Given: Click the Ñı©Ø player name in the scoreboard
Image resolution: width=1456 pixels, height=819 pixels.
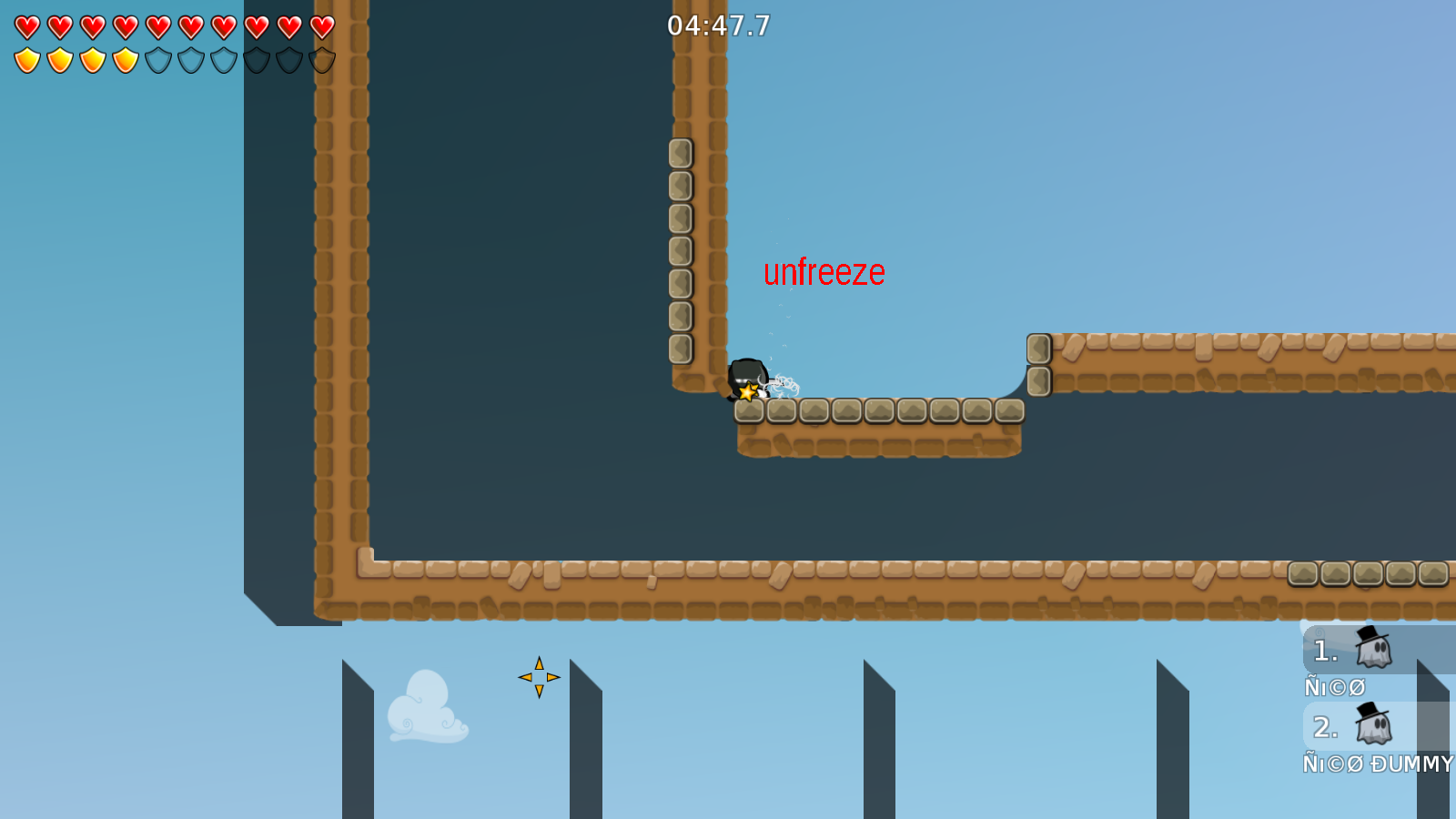Looking at the screenshot, I should point(1334,688).
